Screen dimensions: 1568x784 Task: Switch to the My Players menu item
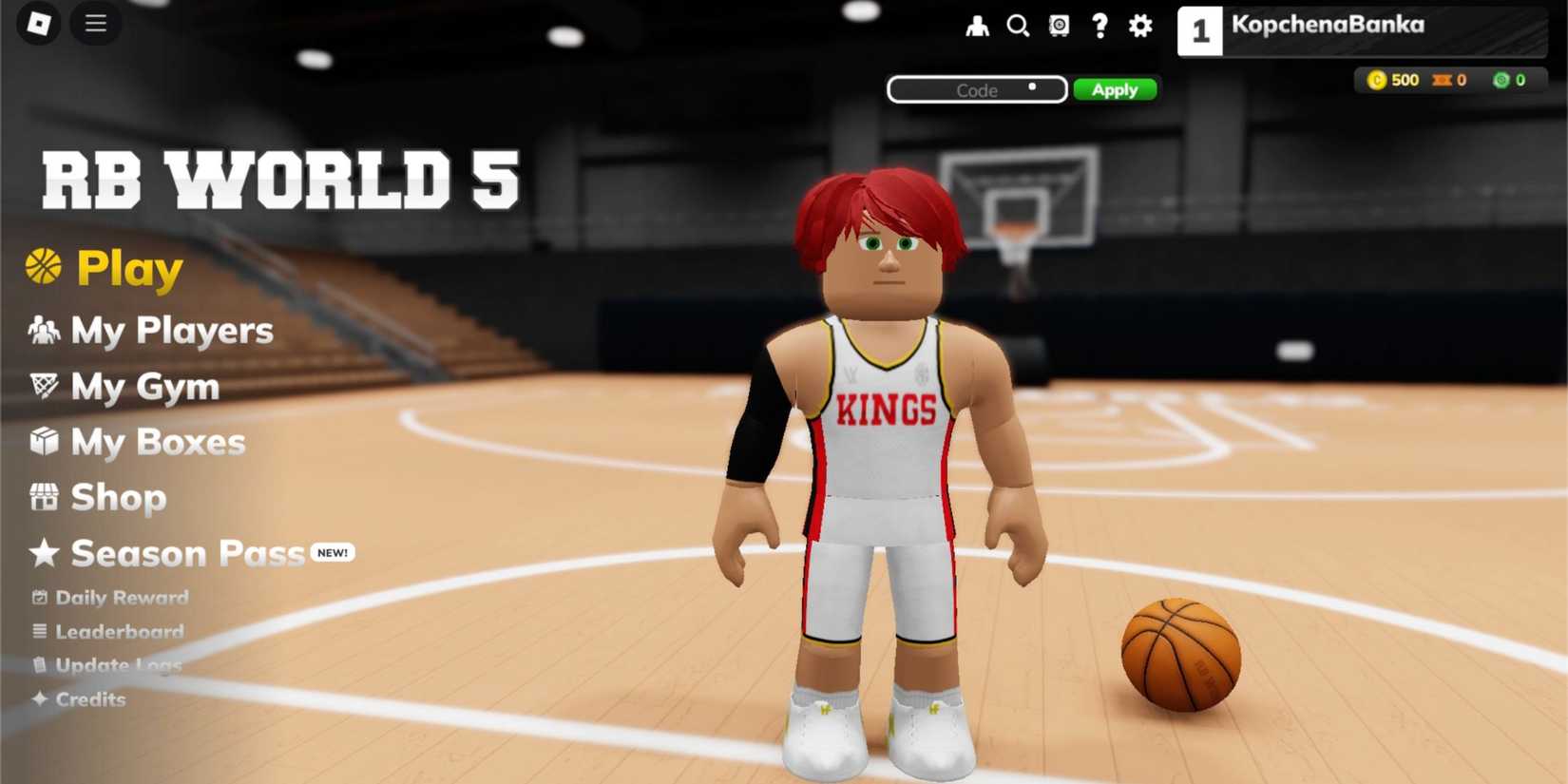(171, 331)
